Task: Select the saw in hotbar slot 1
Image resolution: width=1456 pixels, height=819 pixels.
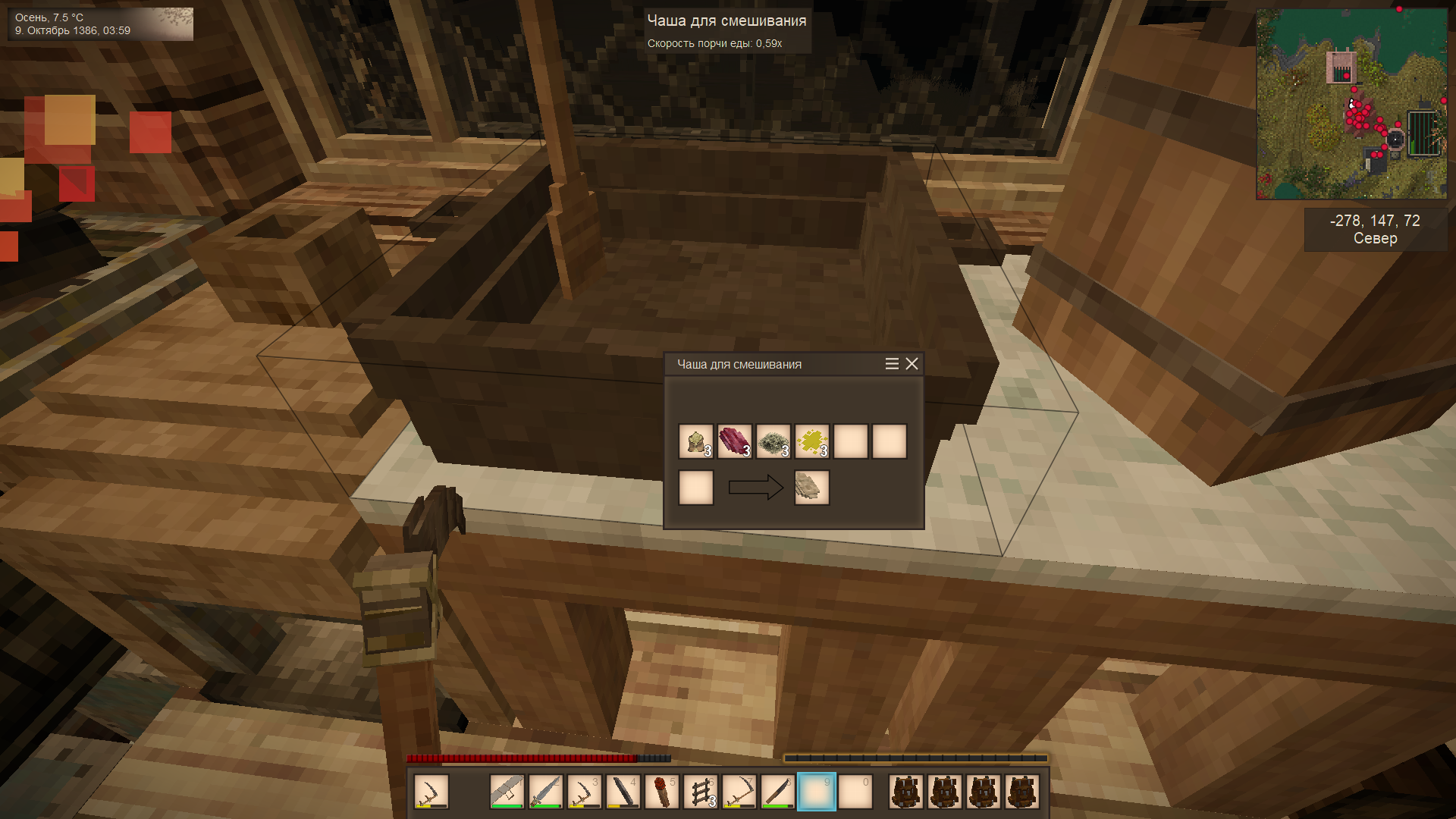Action: coord(507,792)
